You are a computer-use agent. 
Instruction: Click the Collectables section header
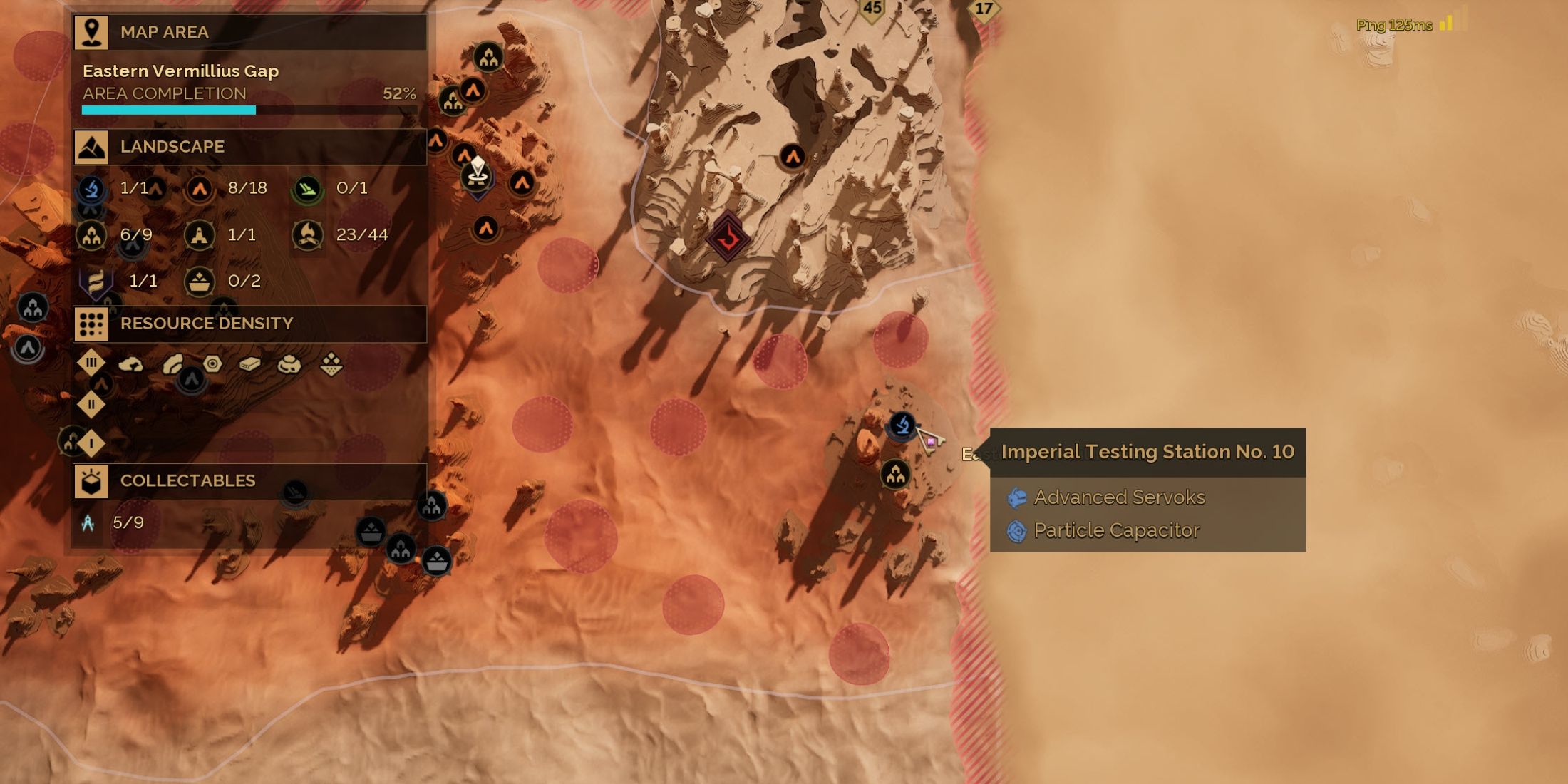(249, 481)
